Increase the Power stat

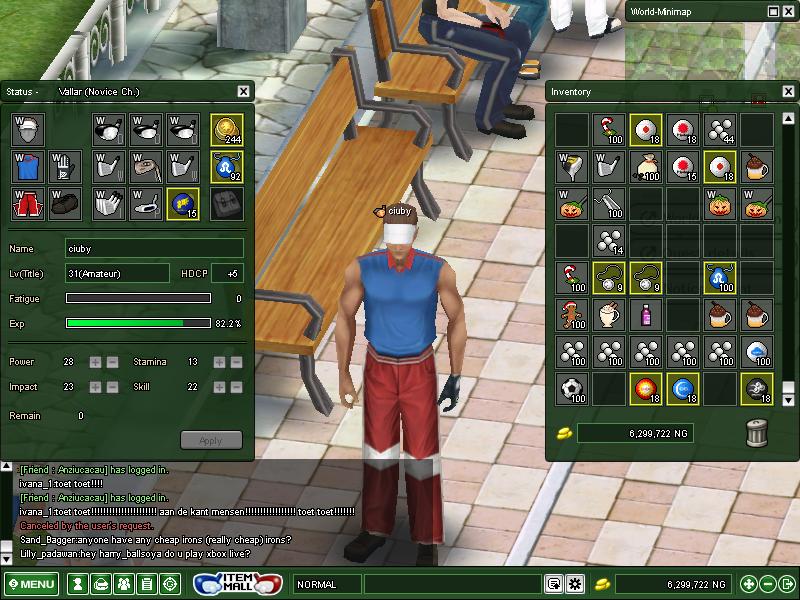click(x=96, y=361)
